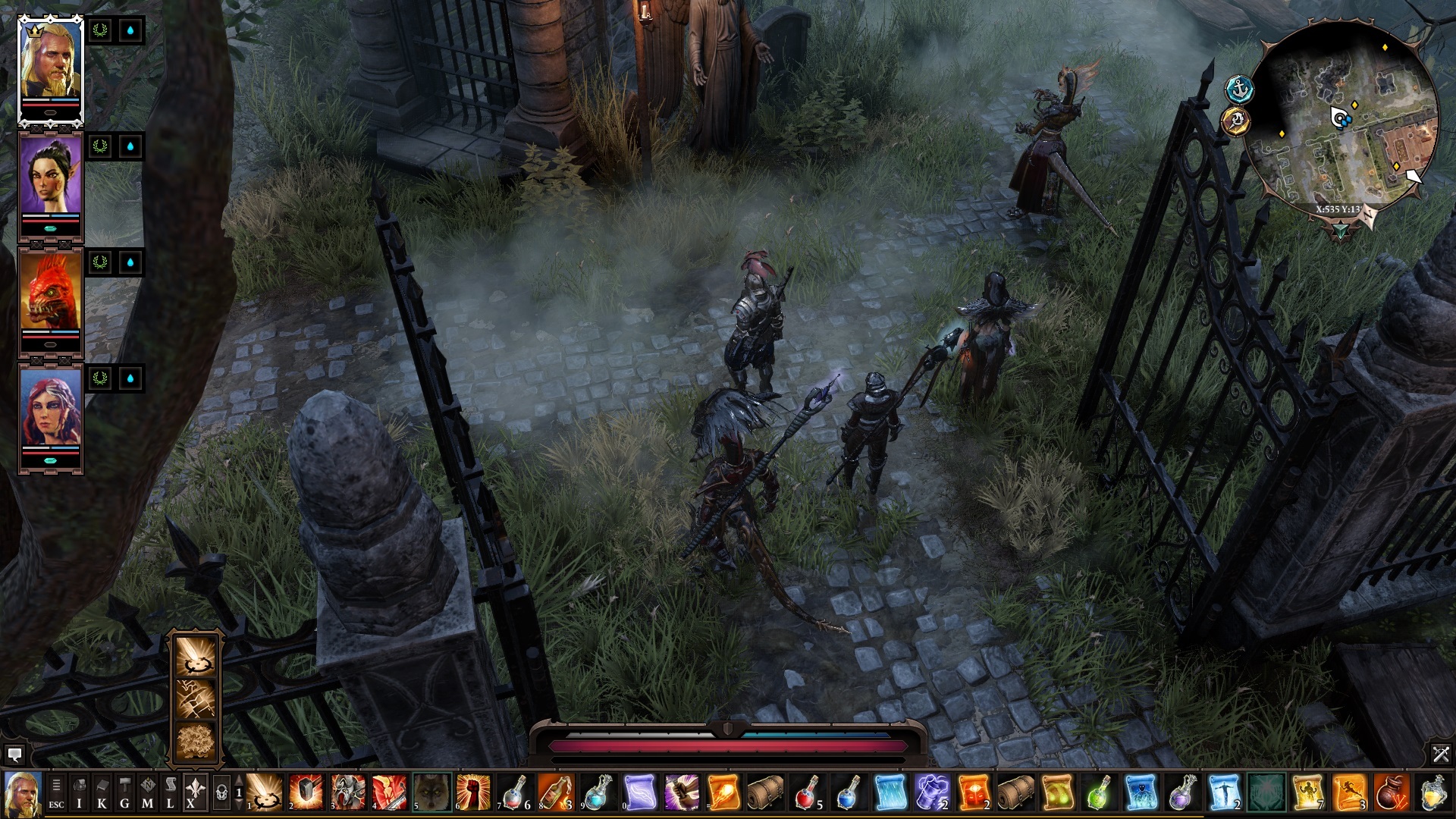Open crafting with the hammer G button
This screenshot has height=819, width=1456.
click(x=124, y=793)
